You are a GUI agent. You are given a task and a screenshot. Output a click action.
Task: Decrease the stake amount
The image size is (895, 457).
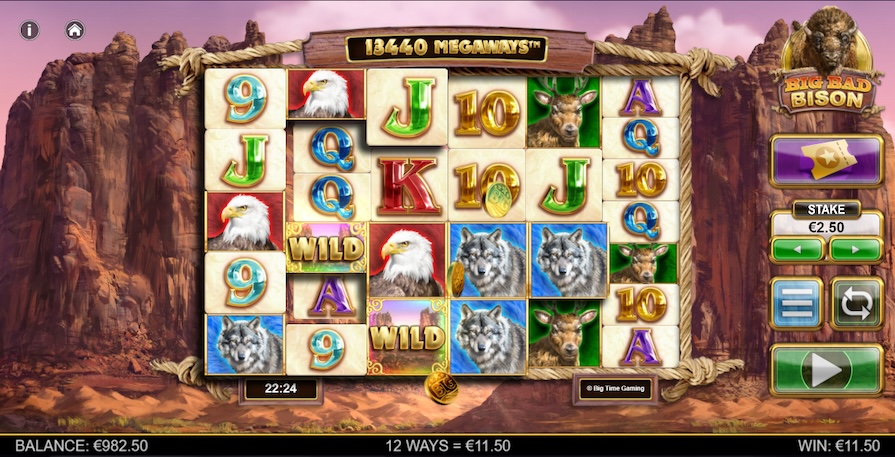coord(797,249)
